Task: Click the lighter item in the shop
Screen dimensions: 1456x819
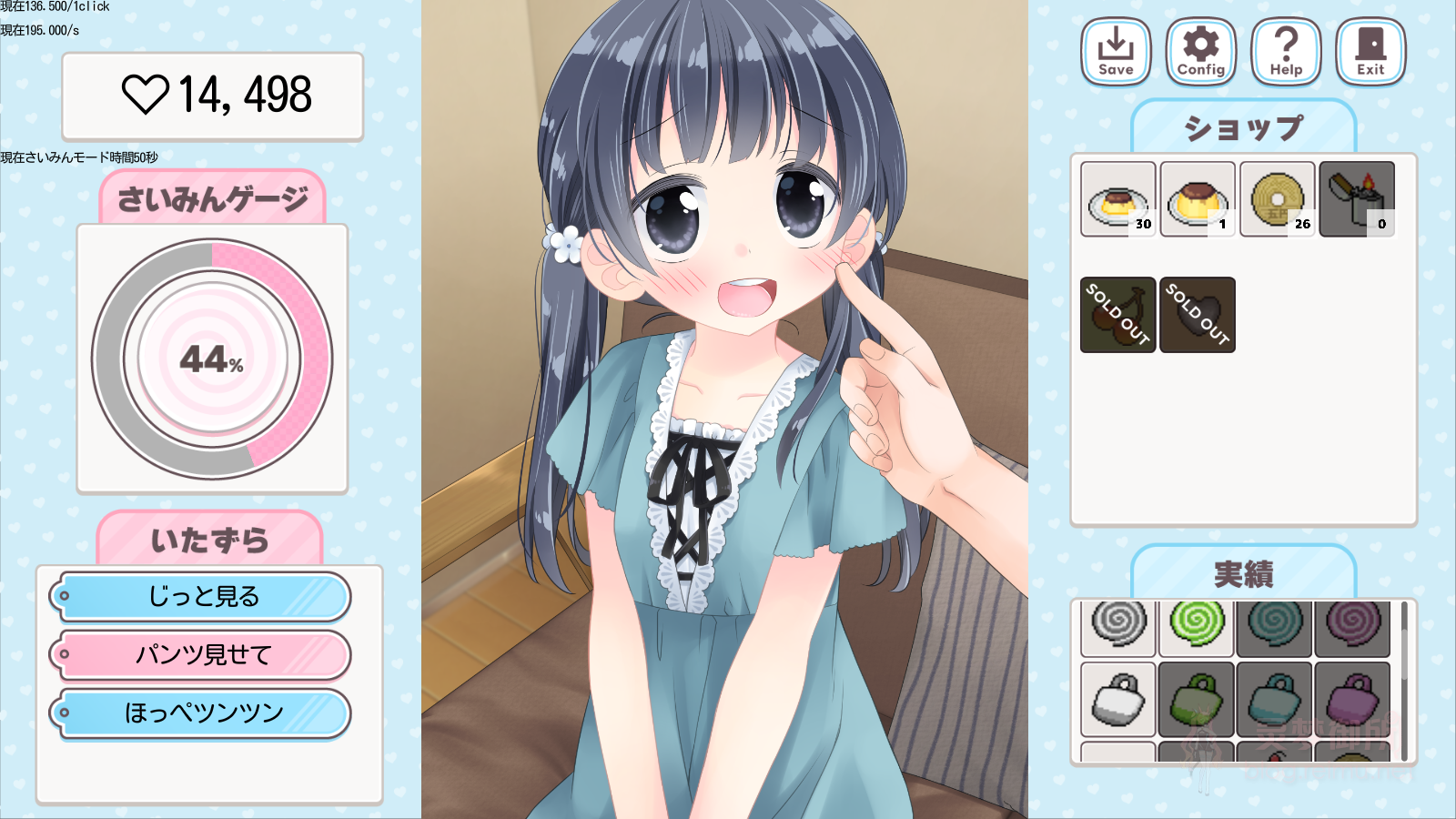Action: (x=1357, y=198)
